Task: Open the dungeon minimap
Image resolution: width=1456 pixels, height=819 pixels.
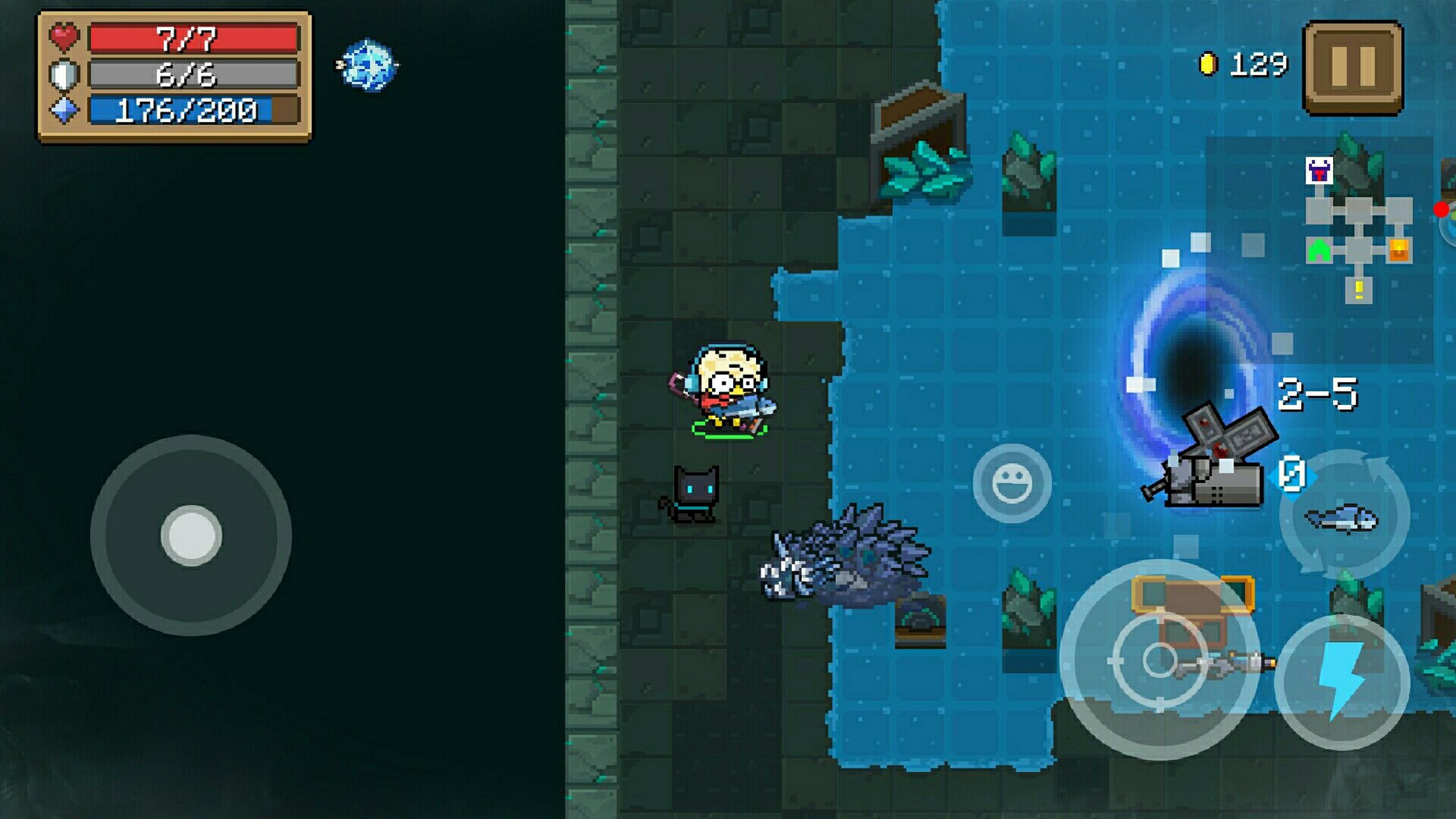Action: click(x=1357, y=232)
